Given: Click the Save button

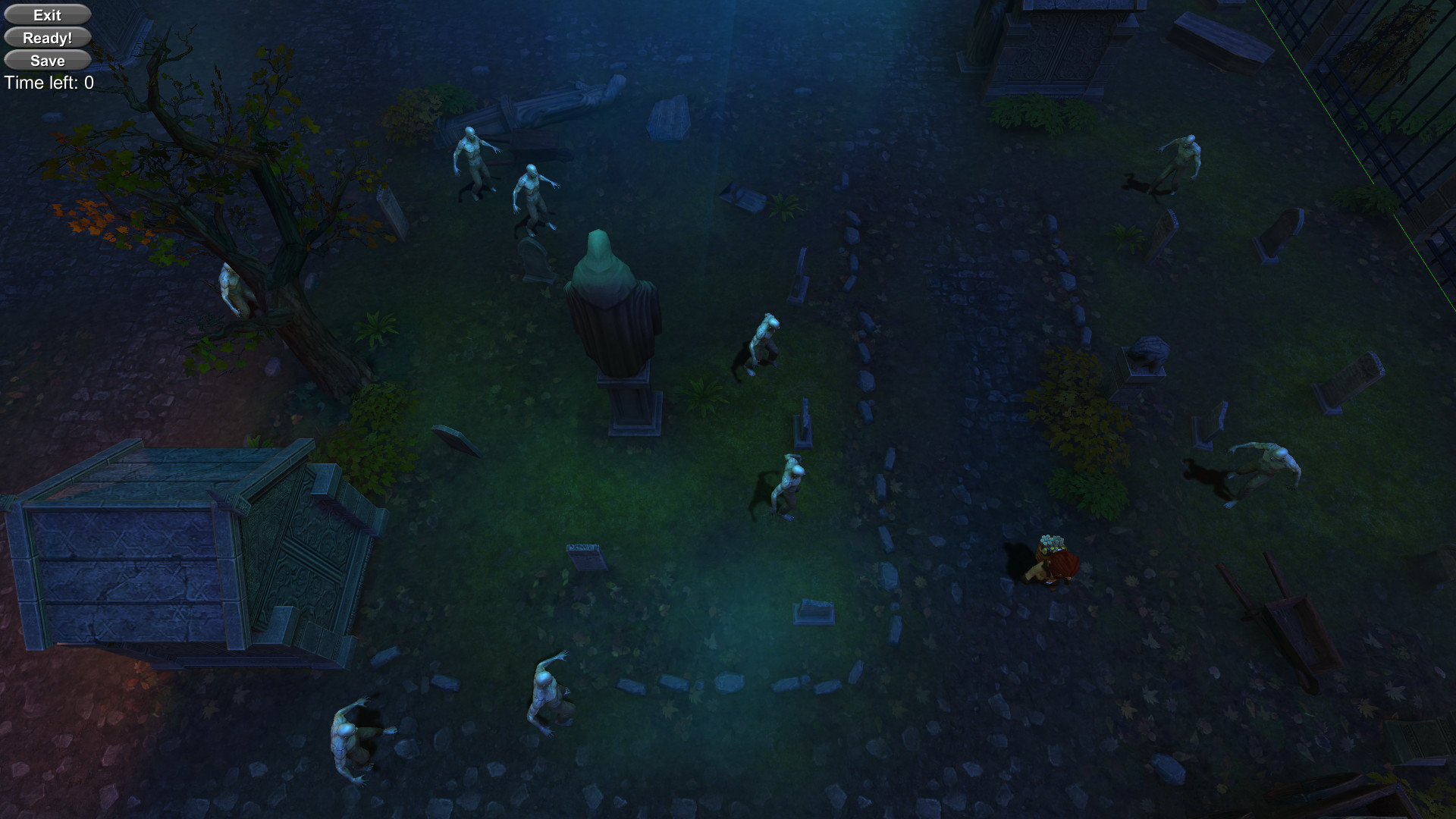Looking at the screenshot, I should [x=47, y=60].
